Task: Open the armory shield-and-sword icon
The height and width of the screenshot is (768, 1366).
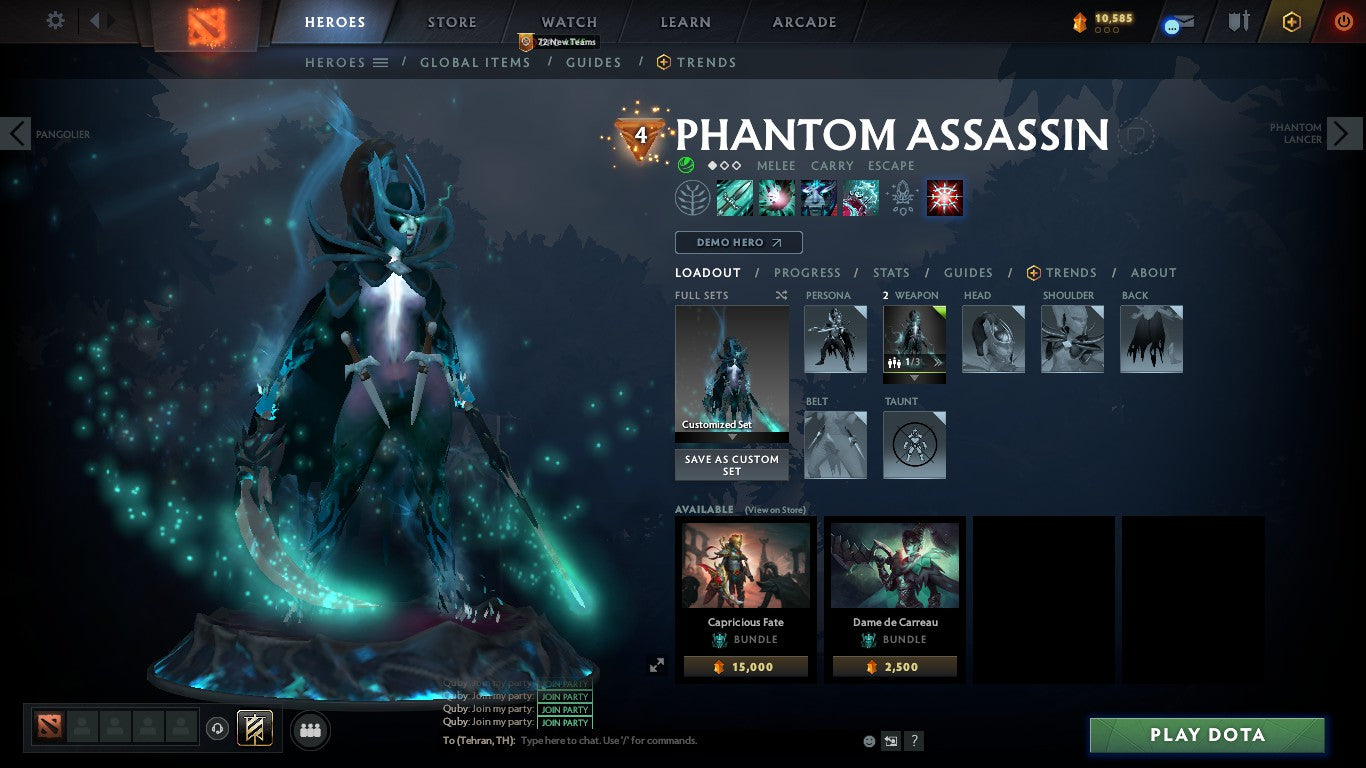Action: tap(1238, 21)
